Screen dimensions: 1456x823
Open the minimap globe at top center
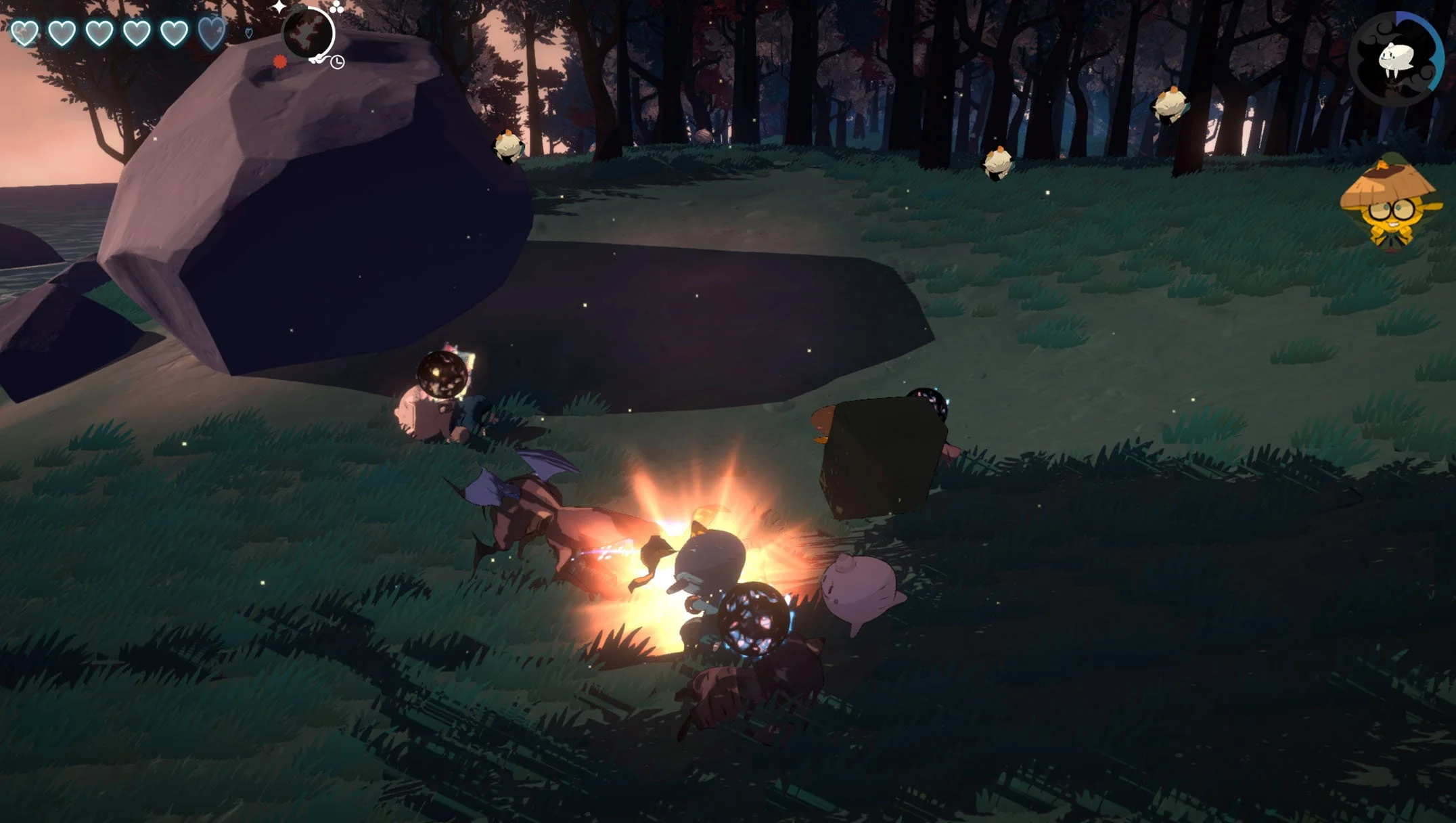click(308, 32)
